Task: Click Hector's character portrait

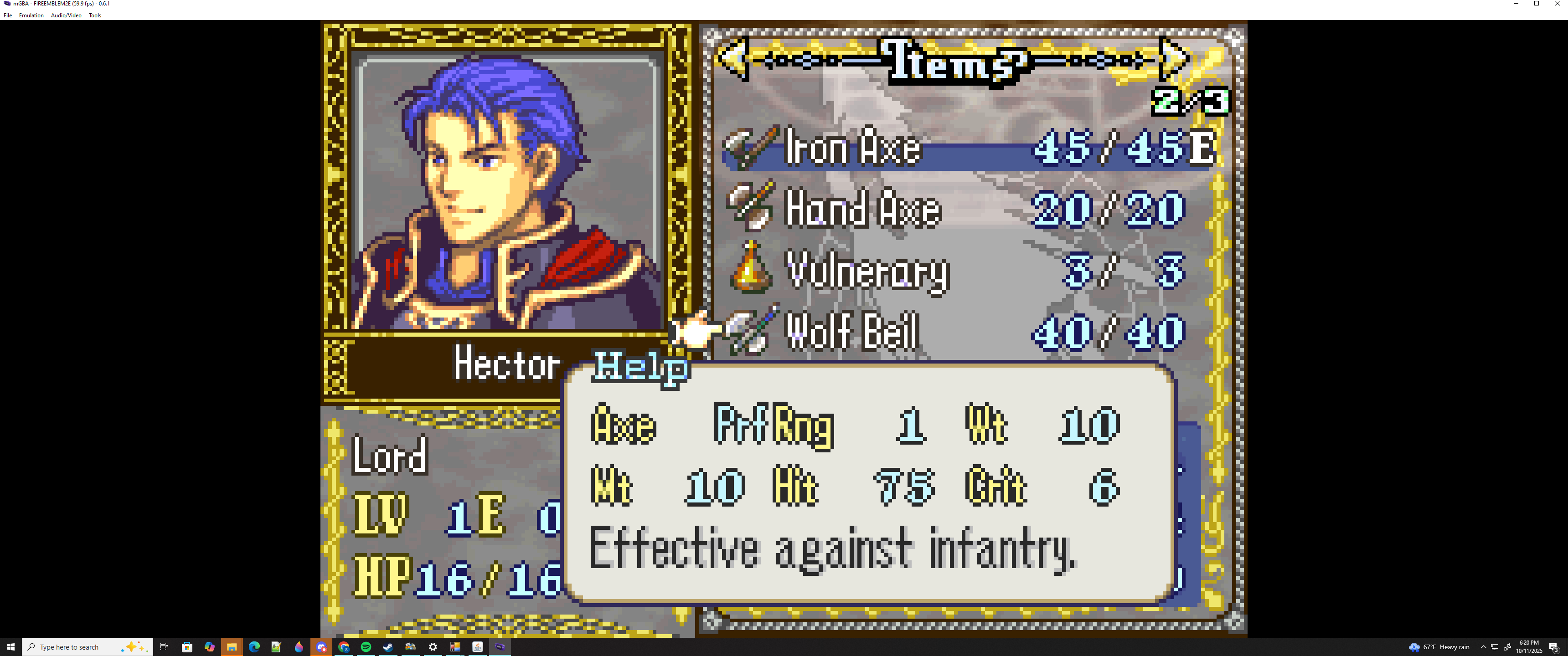Action: pyautogui.click(x=508, y=192)
